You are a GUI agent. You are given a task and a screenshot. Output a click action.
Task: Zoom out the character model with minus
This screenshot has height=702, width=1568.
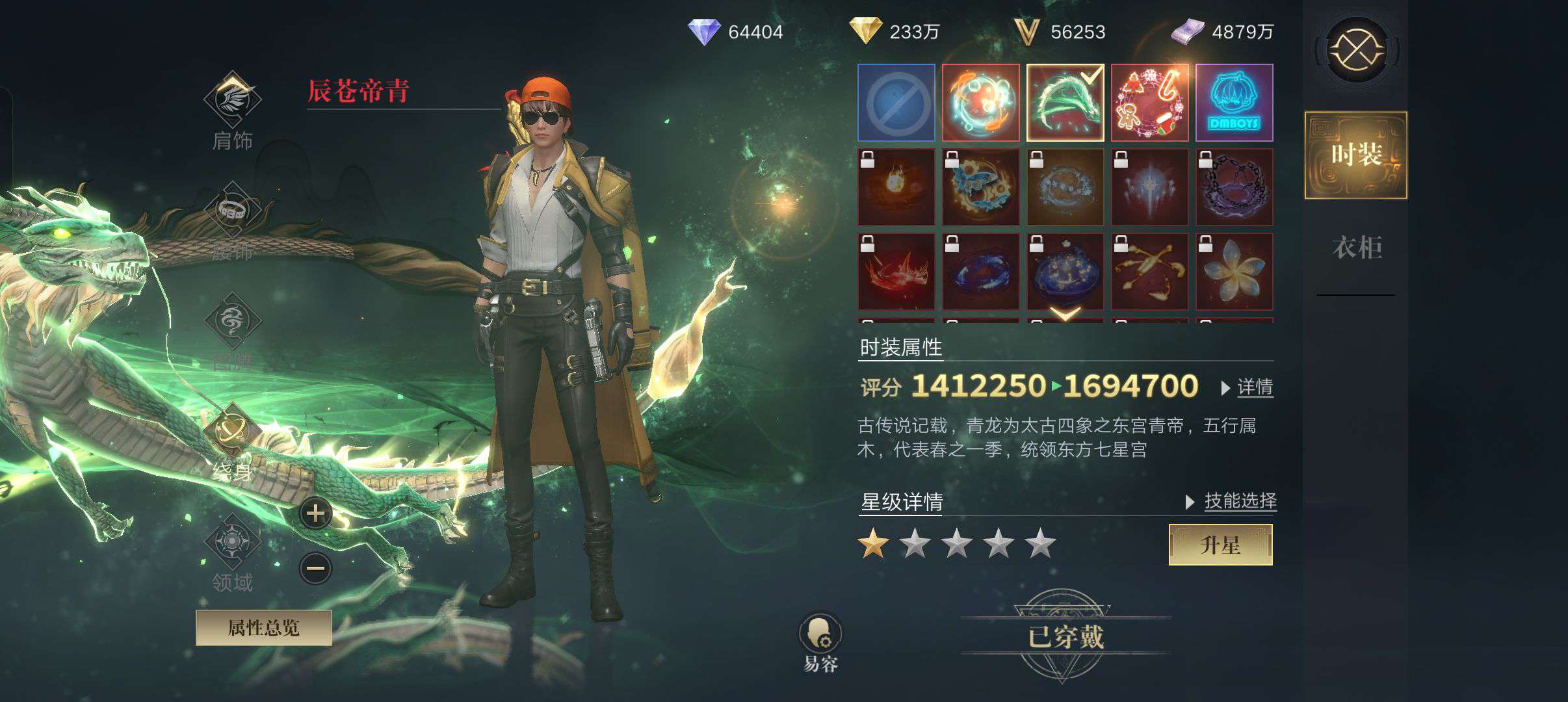316,569
